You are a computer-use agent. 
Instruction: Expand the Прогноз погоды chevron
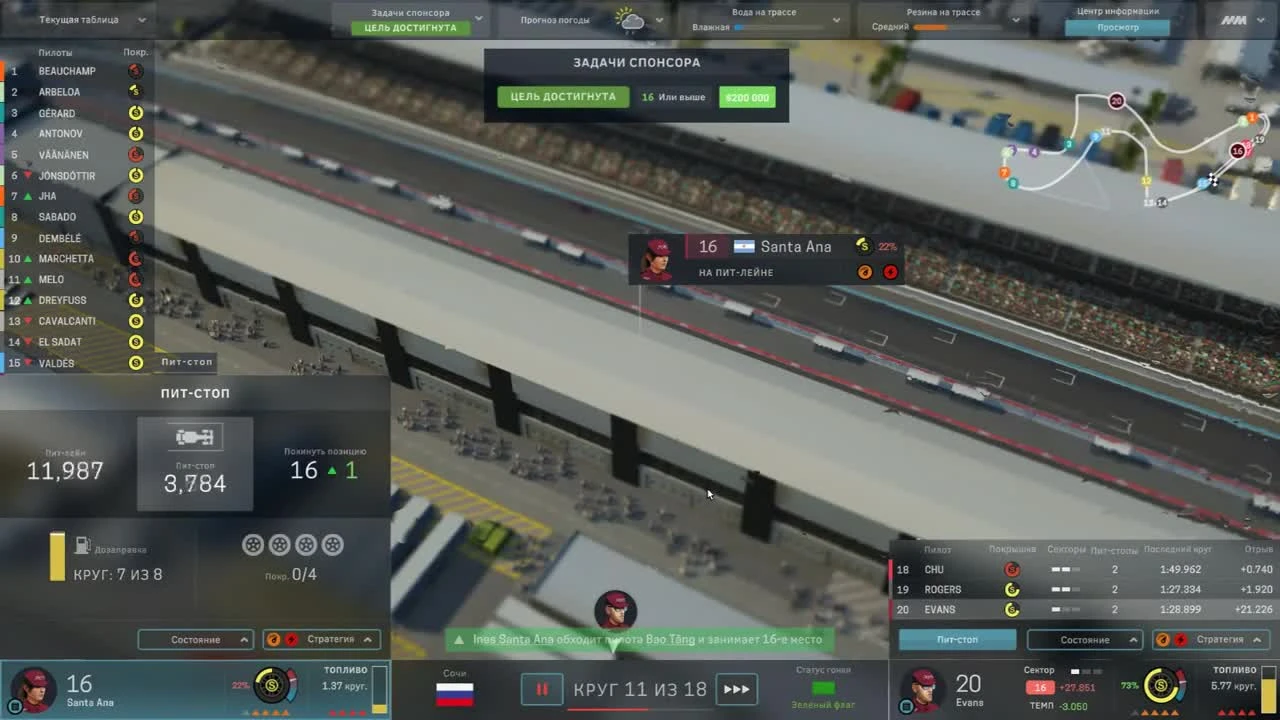click(659, 18)
